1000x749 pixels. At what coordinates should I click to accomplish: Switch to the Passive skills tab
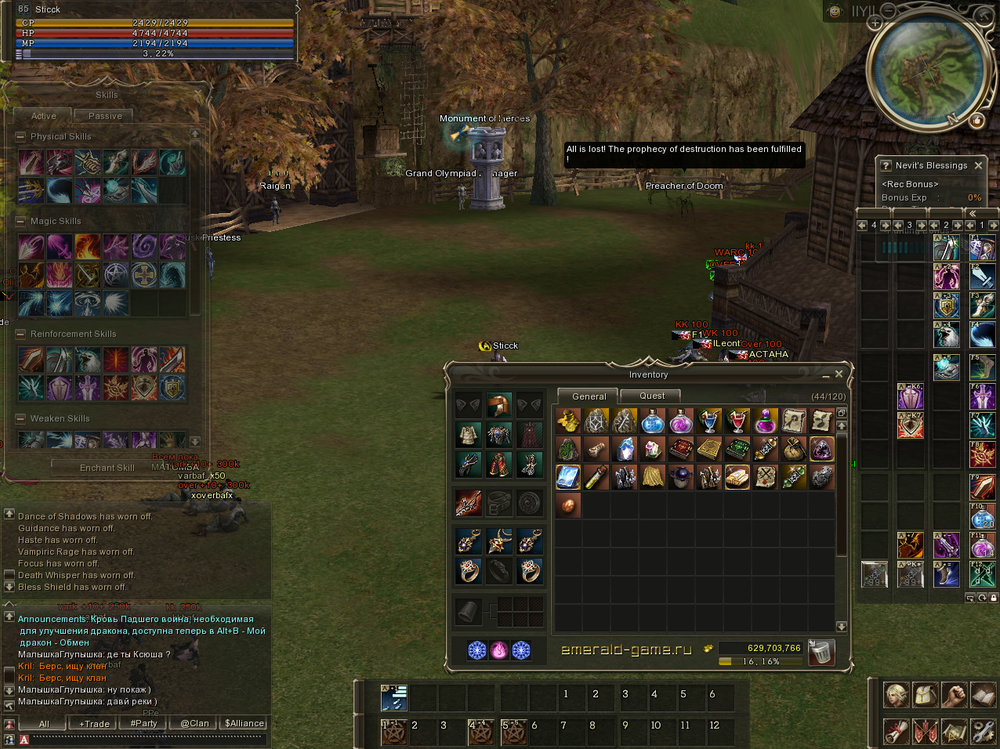click(105, 116)
